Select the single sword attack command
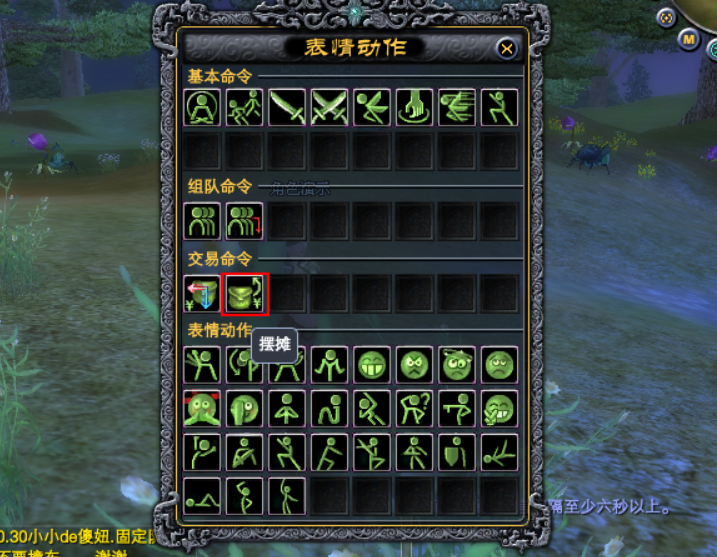Screen dimensions: 717x557 (x=286, y=107)
